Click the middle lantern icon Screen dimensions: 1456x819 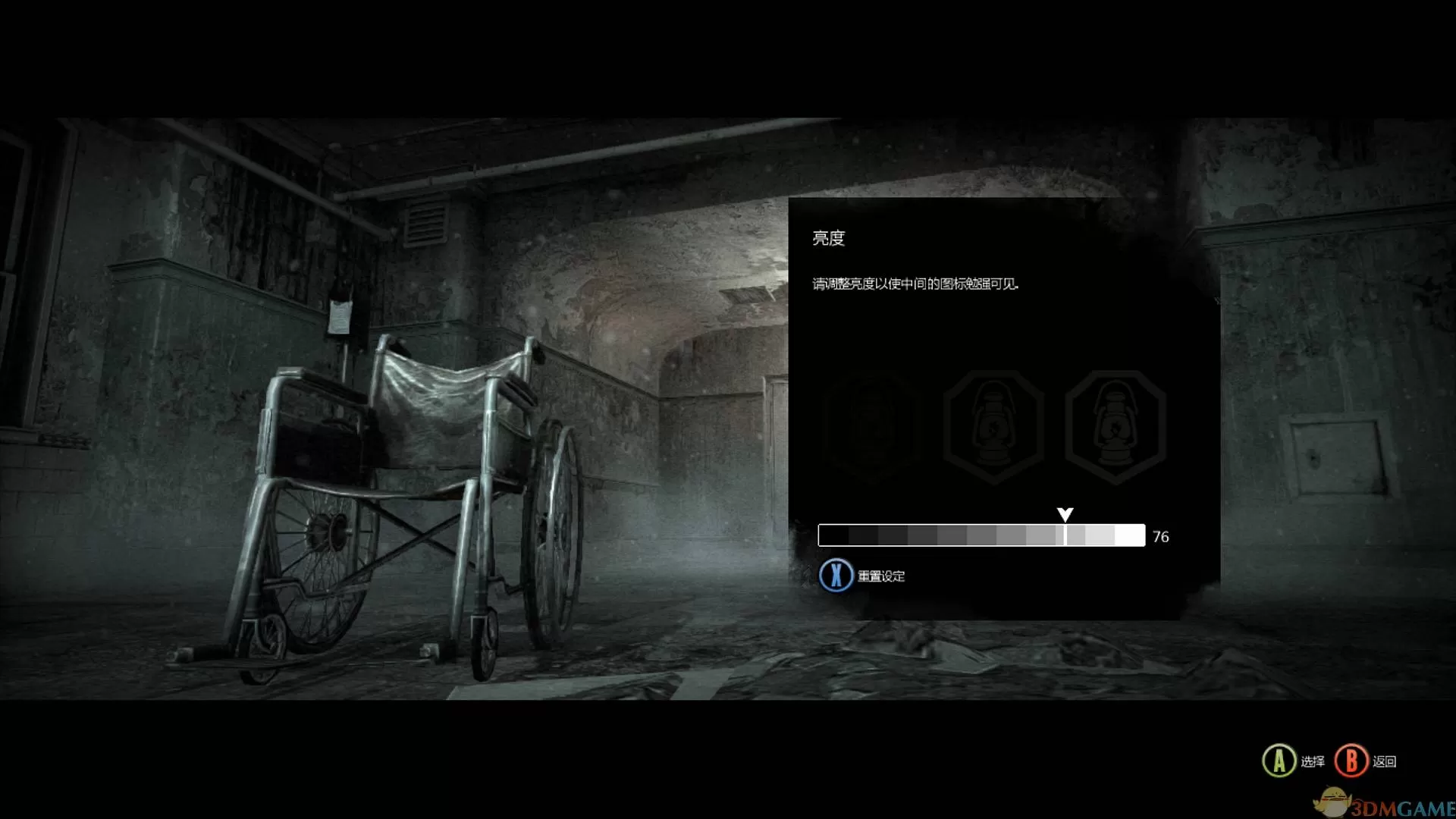tap(992, 425)
